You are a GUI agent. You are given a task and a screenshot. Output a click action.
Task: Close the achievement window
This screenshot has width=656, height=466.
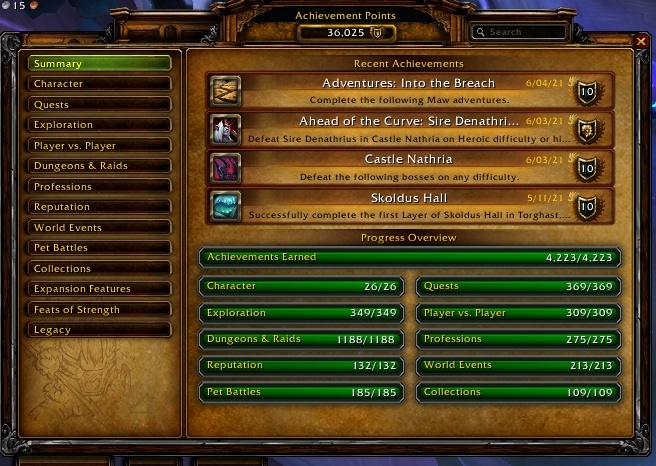(641, 41)
